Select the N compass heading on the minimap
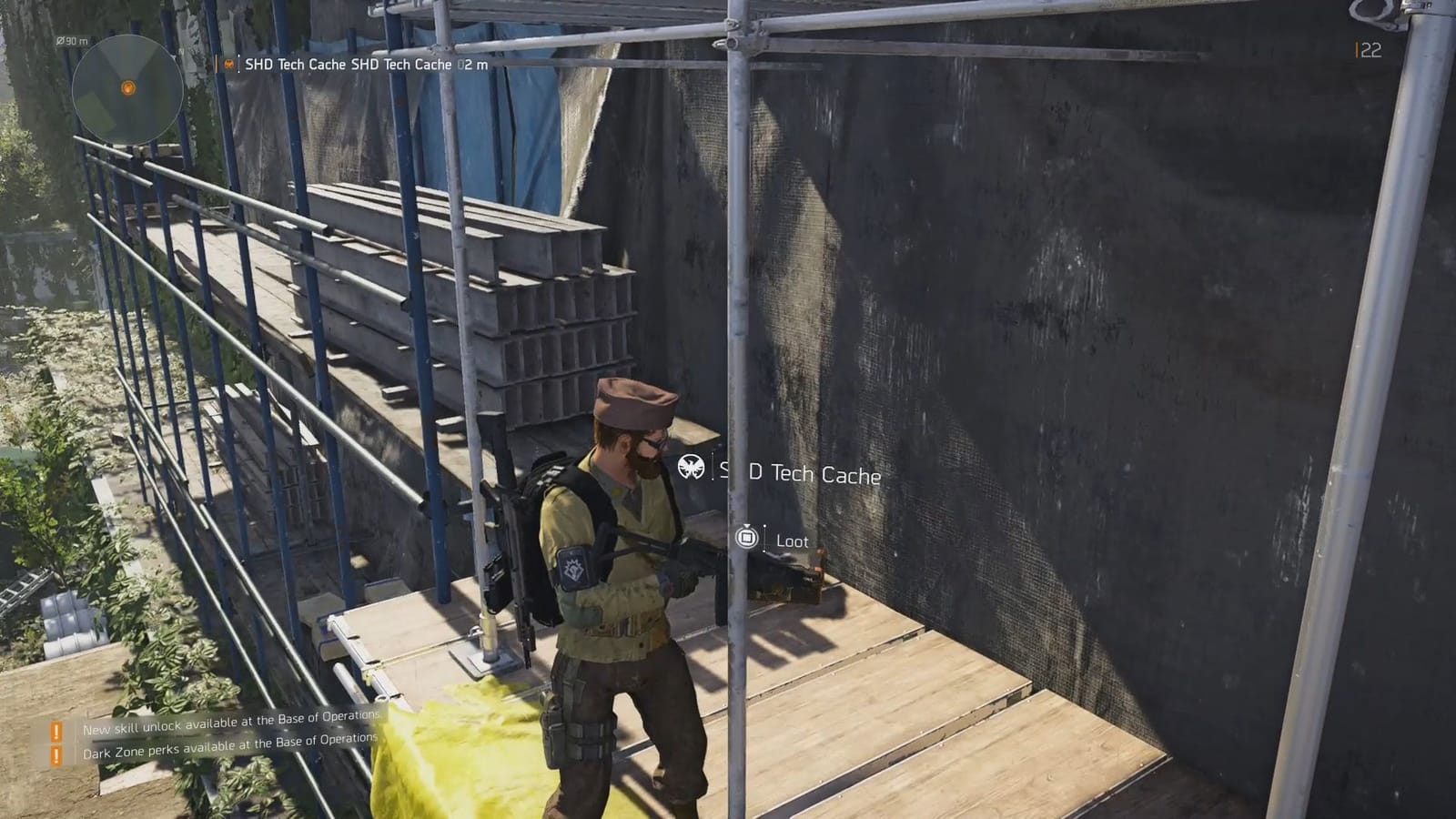The height and width of the screenshot is (819, 1456). (x=182, y=51)
